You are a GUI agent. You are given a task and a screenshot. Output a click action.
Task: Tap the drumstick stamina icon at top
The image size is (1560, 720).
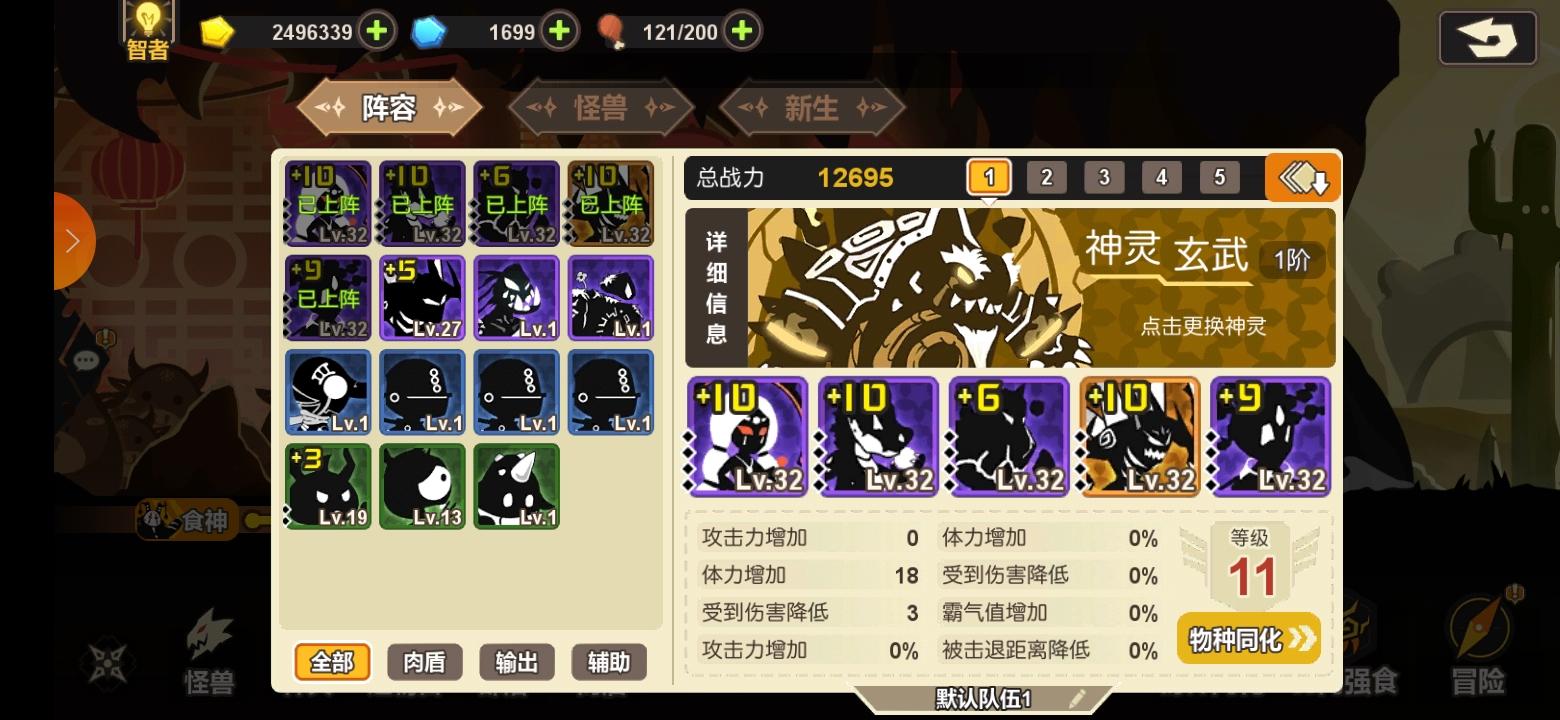point(612,30)
